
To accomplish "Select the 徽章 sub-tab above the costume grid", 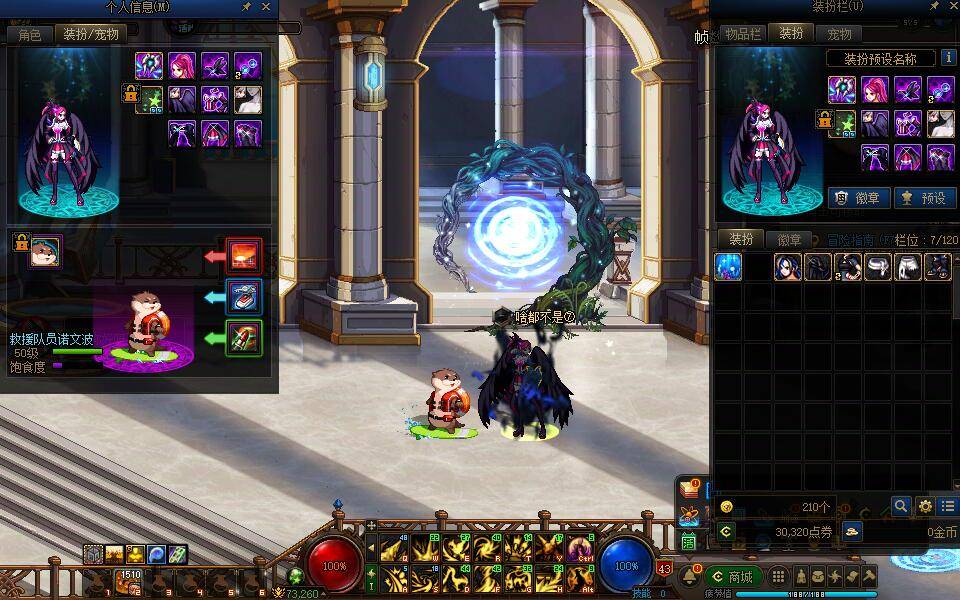I will (789, 240).
